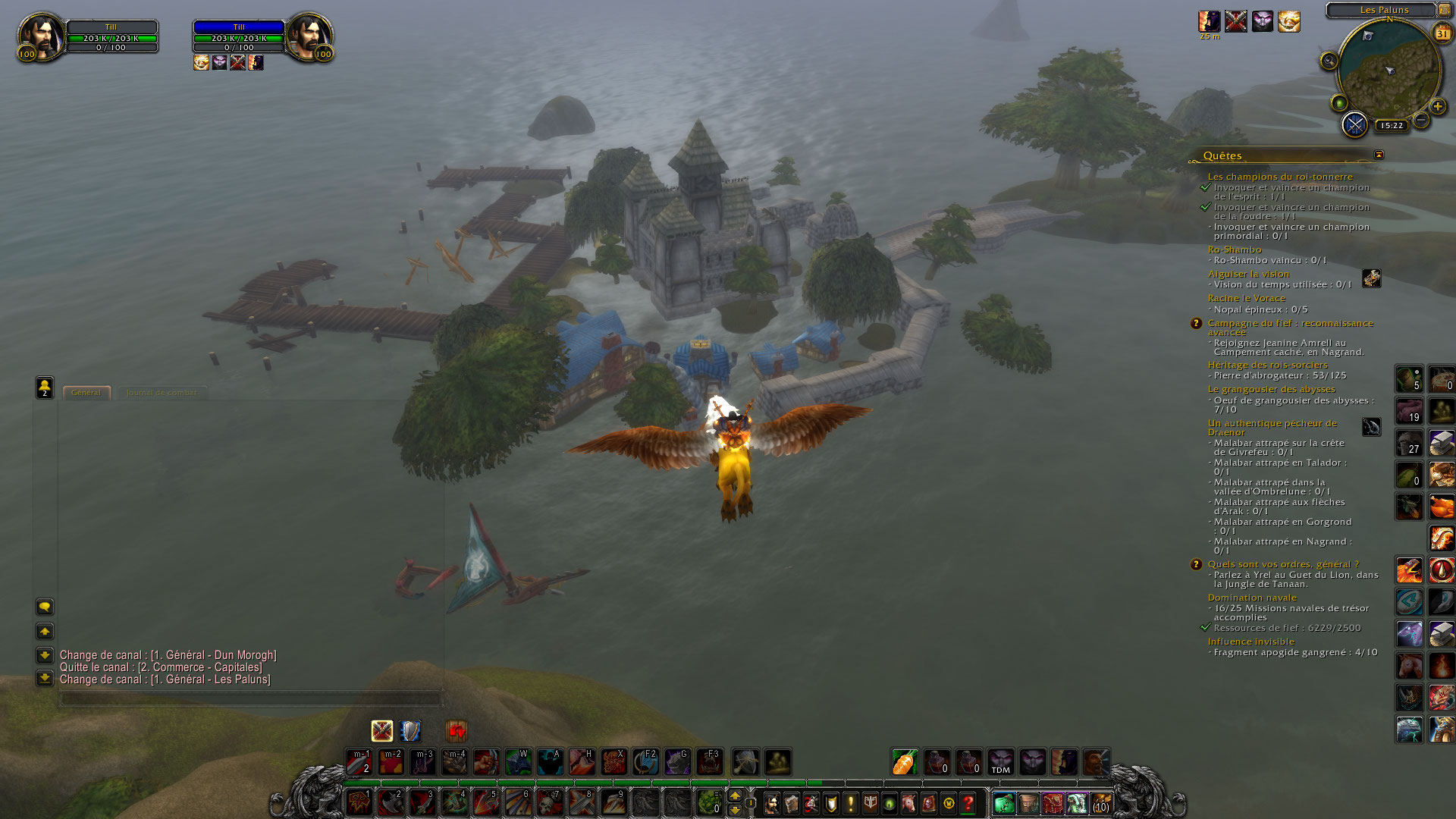1456x819 pixels.
Task: Open the calendar showing day 31
Action: pyautogui.click(x=1442, y=33)
